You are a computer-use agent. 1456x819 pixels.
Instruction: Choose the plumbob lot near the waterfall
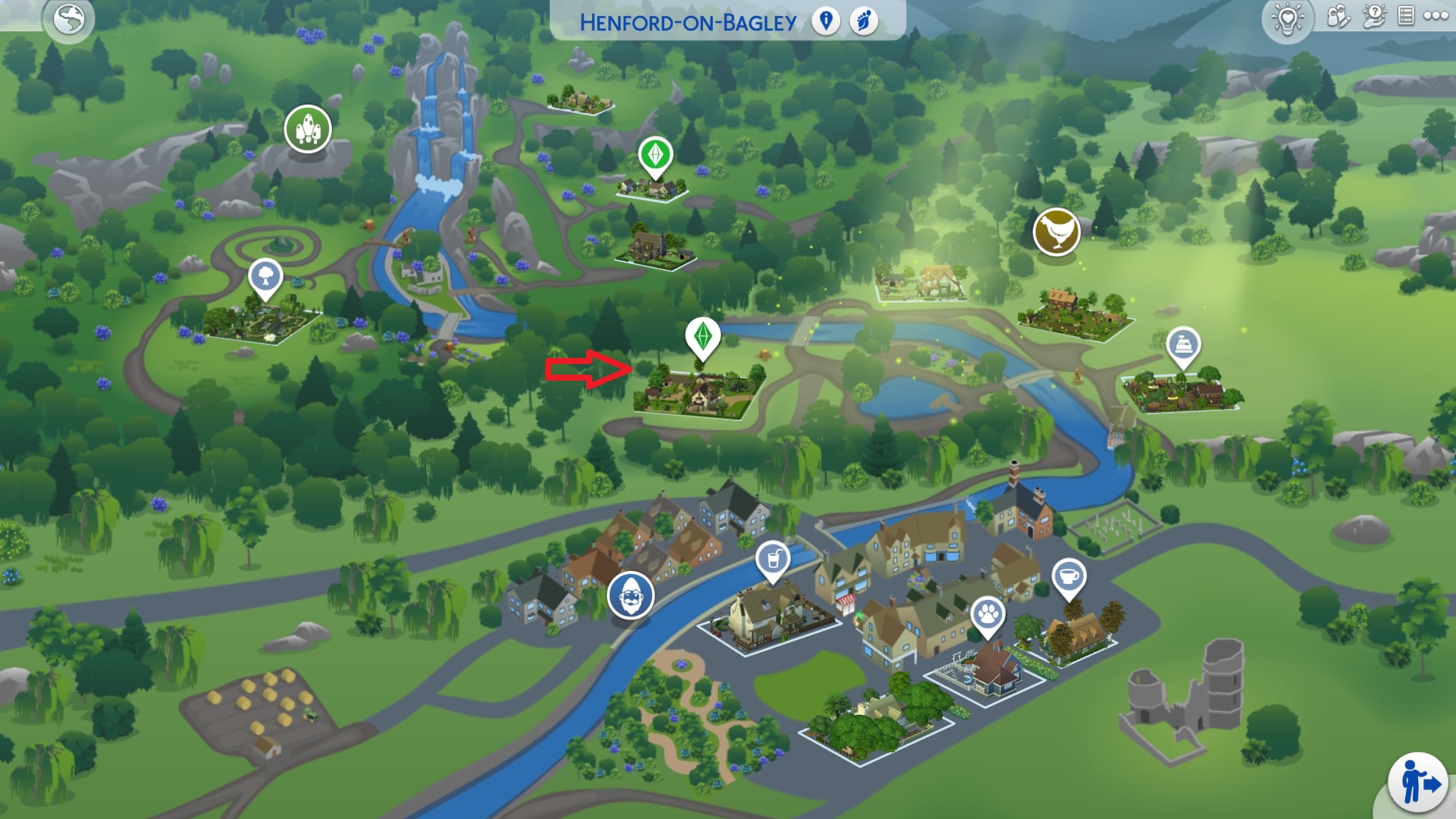(x=655, y=155)
